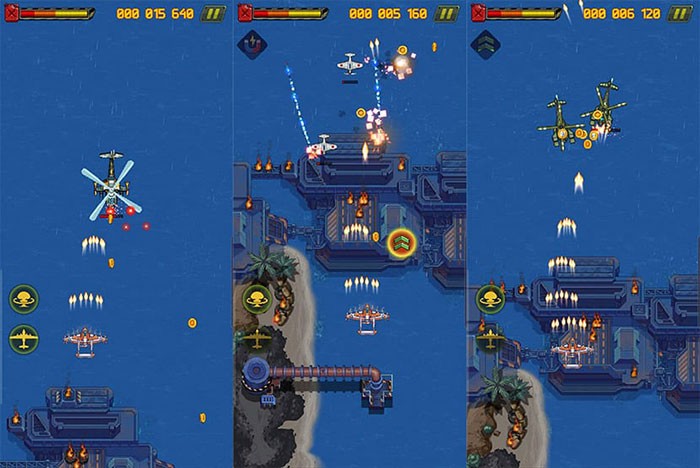This screenshot has width=700, height=468.
Task: Activate the mushroom-cloud bomb in the 015 640 game
Action: click(x=24, y=299)
